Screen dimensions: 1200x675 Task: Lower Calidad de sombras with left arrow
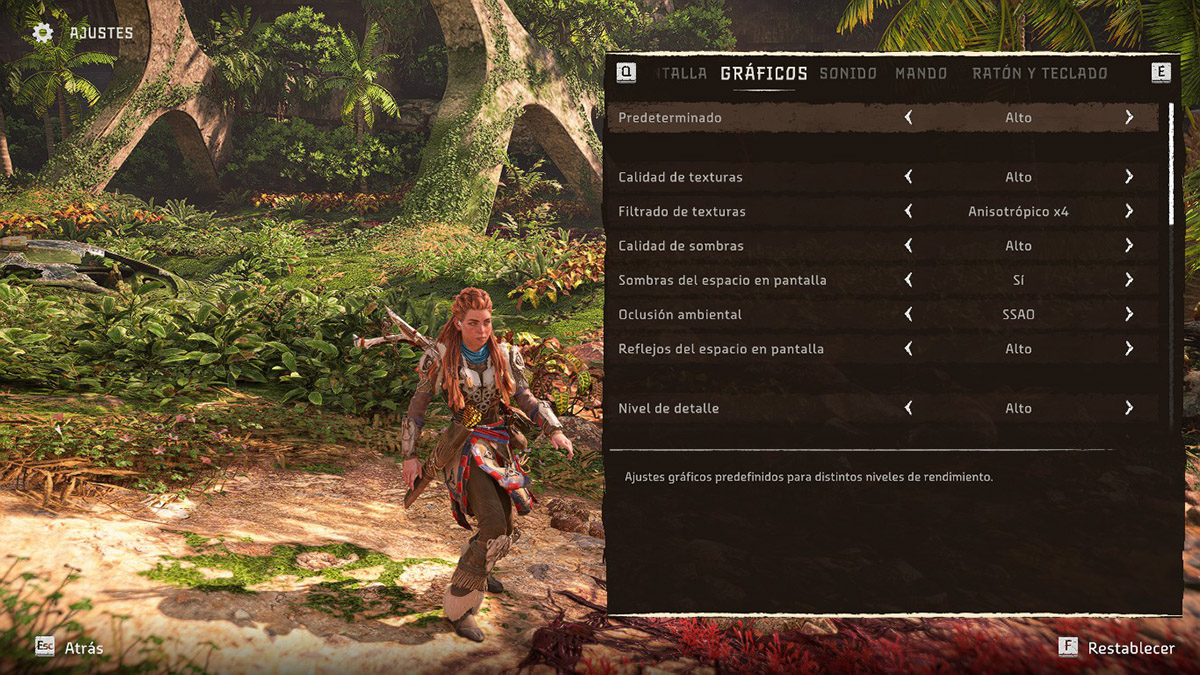click(908, 245)
